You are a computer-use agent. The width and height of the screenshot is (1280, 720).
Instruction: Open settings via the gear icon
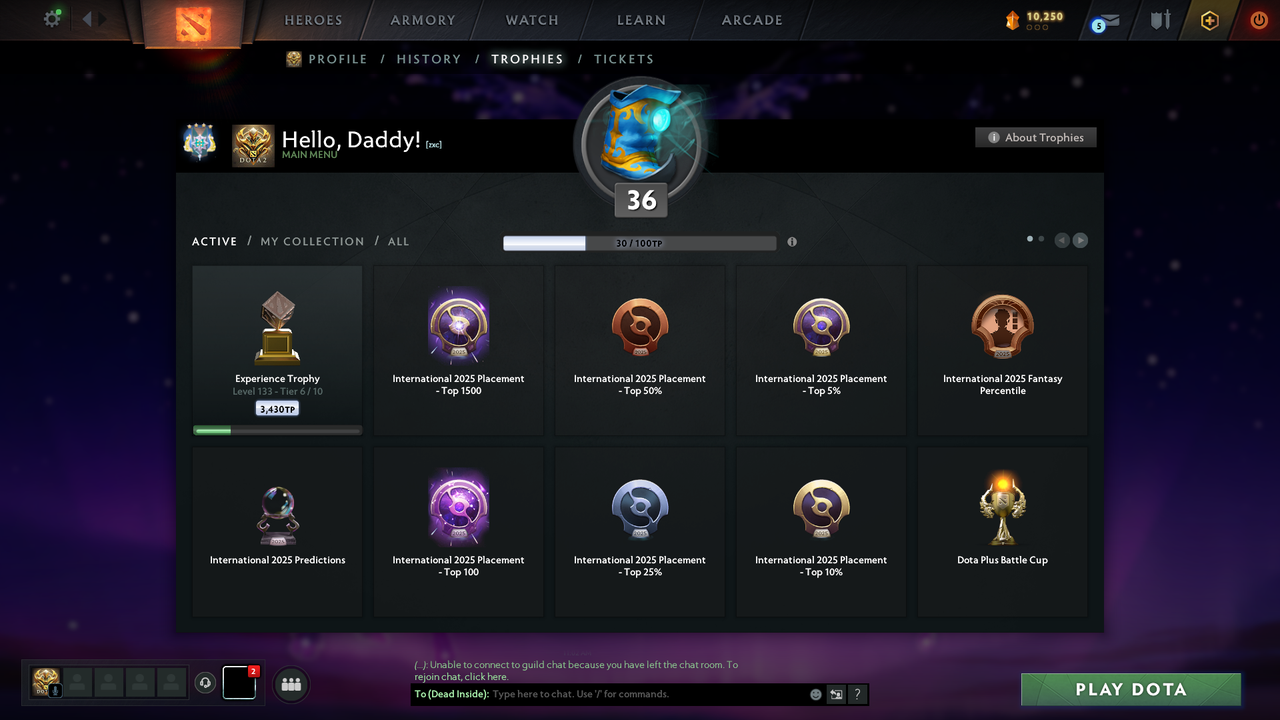(52, 18)
